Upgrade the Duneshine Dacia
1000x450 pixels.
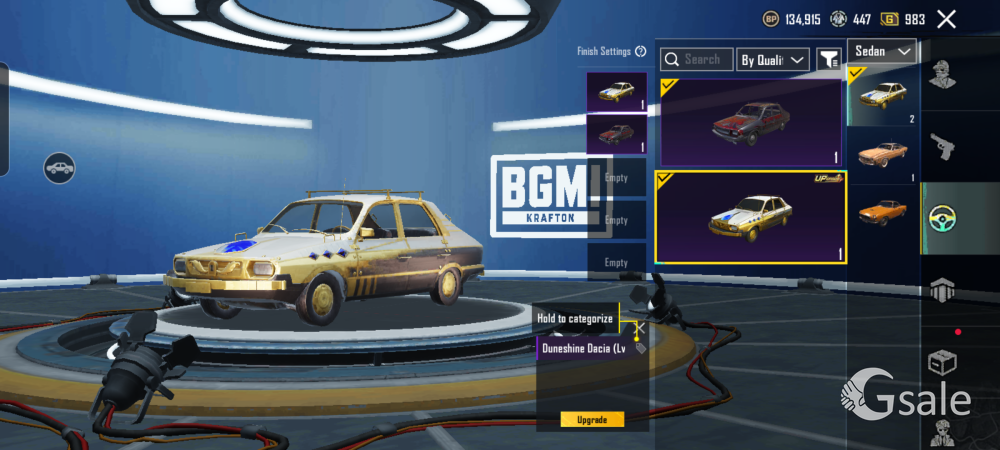(592, 419)
